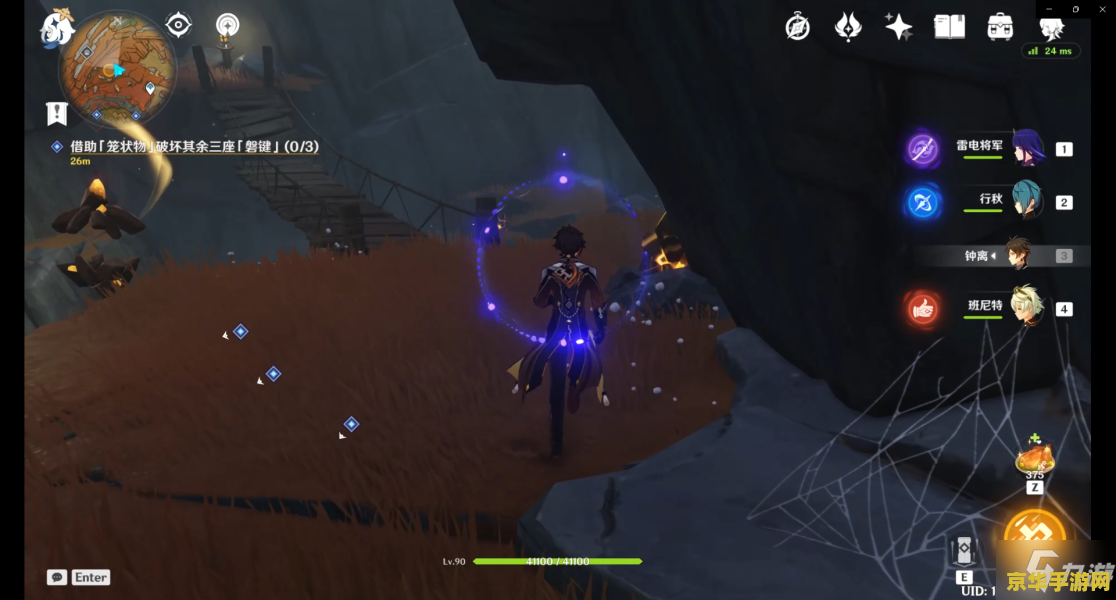The image size is (1116, 600).
Task: Open the Paimon menu
Action: coord(57,27)
